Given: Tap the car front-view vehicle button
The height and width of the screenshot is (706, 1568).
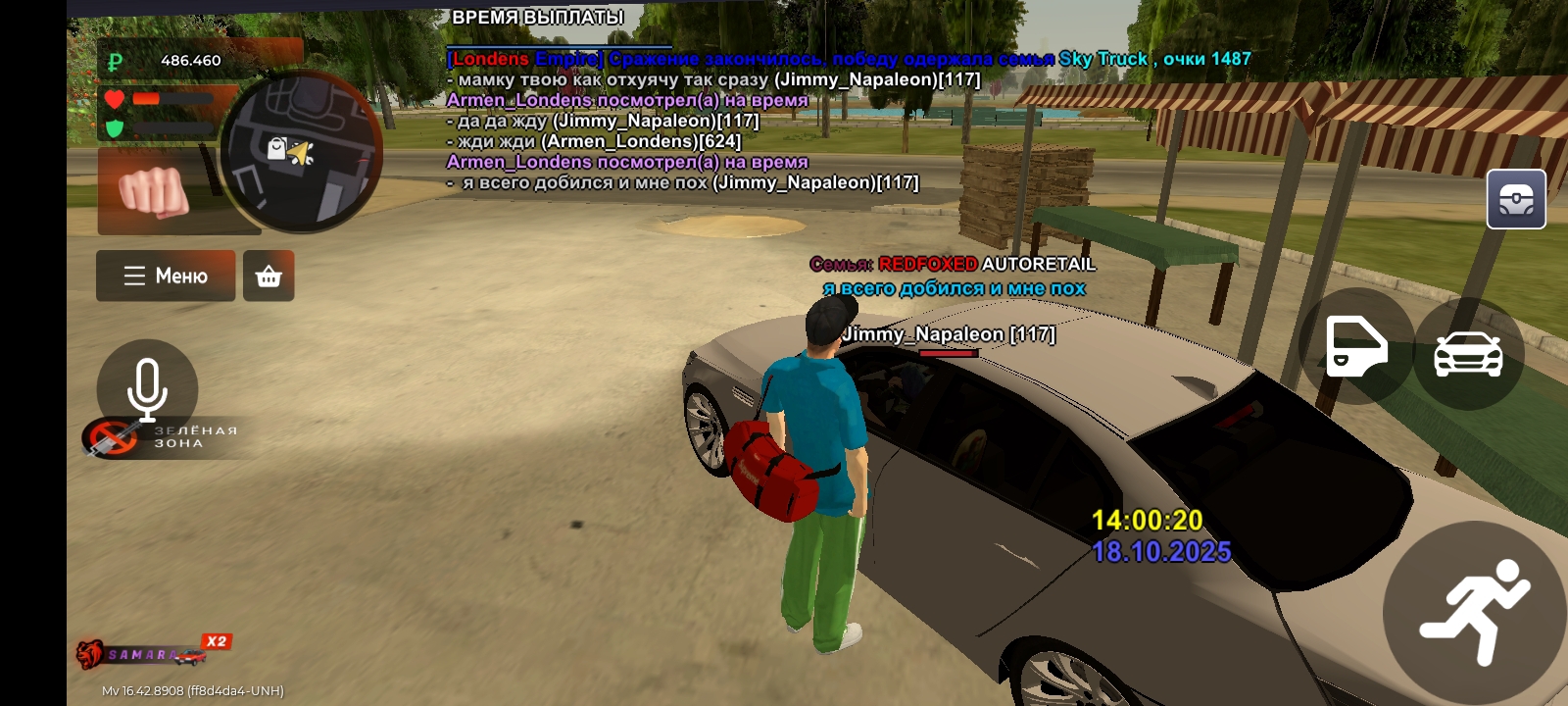Looking at the screenshot, I should click(x=1468, y=354).
